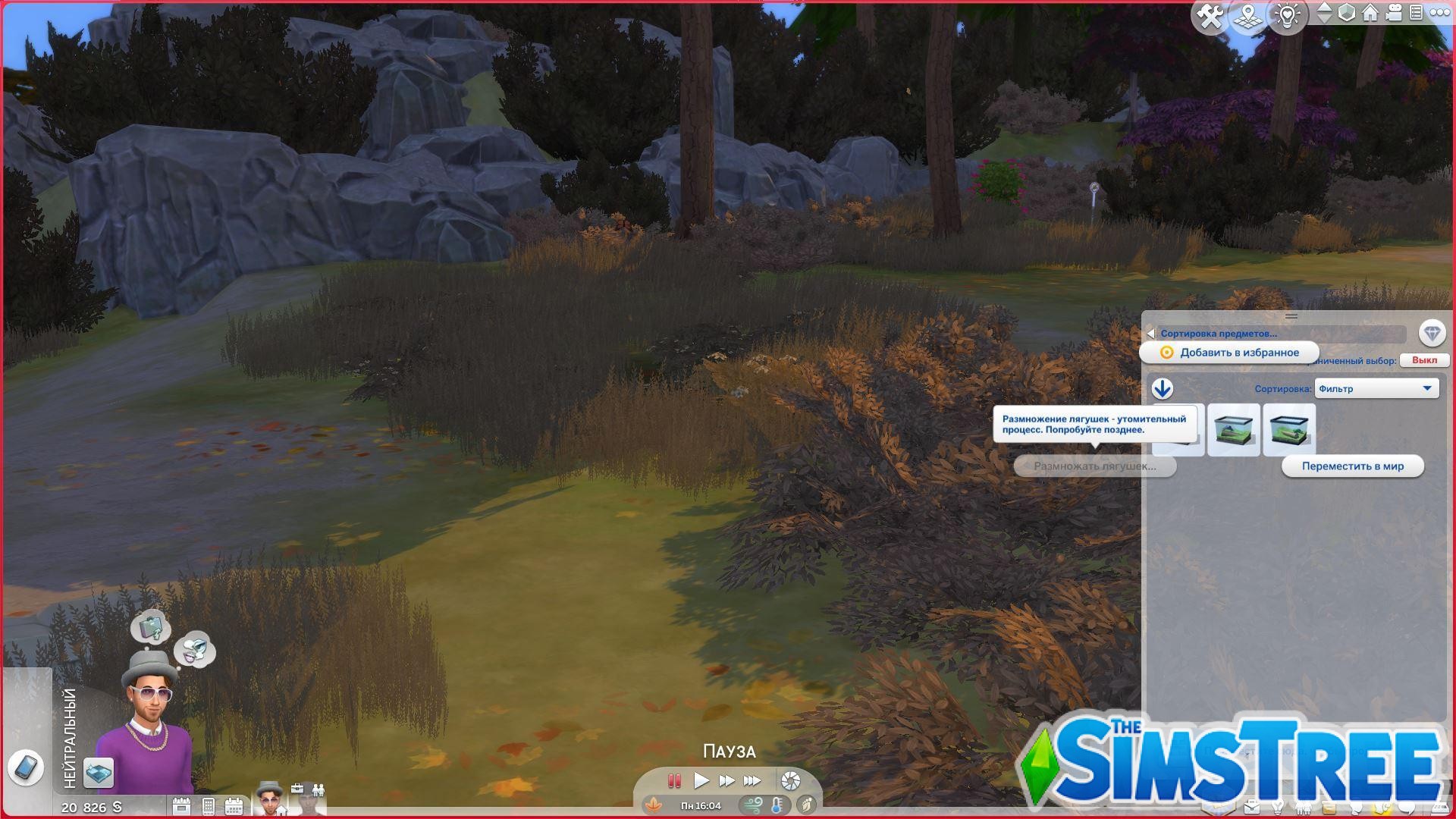Open the Build Mode tools icon
Image resolution: width=1456 pixels, height=819 pixels.
(1210, 14)
